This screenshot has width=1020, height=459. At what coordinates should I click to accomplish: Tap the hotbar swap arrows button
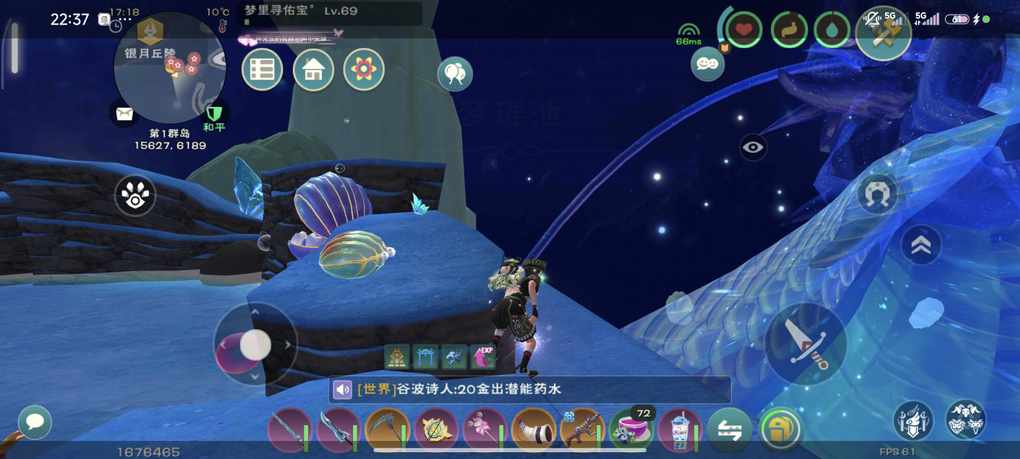tap(729, 430)
